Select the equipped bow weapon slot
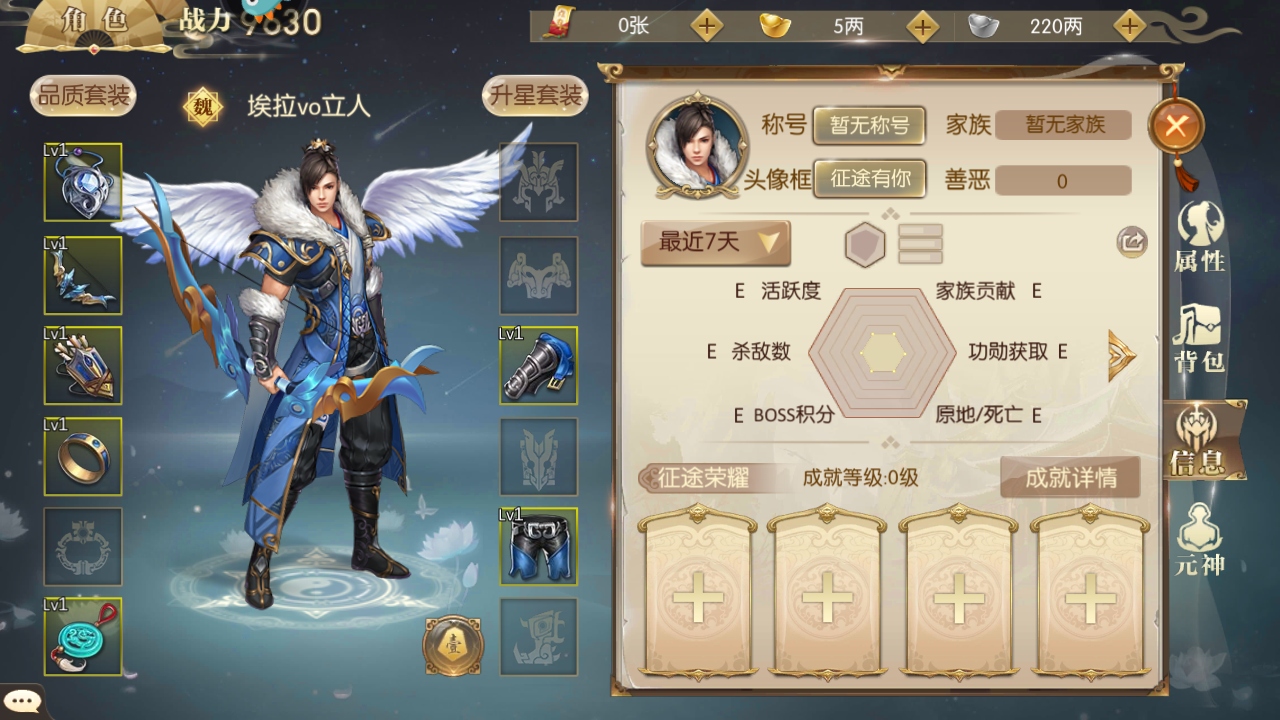Screen dimensions: 1280x720 83,276
